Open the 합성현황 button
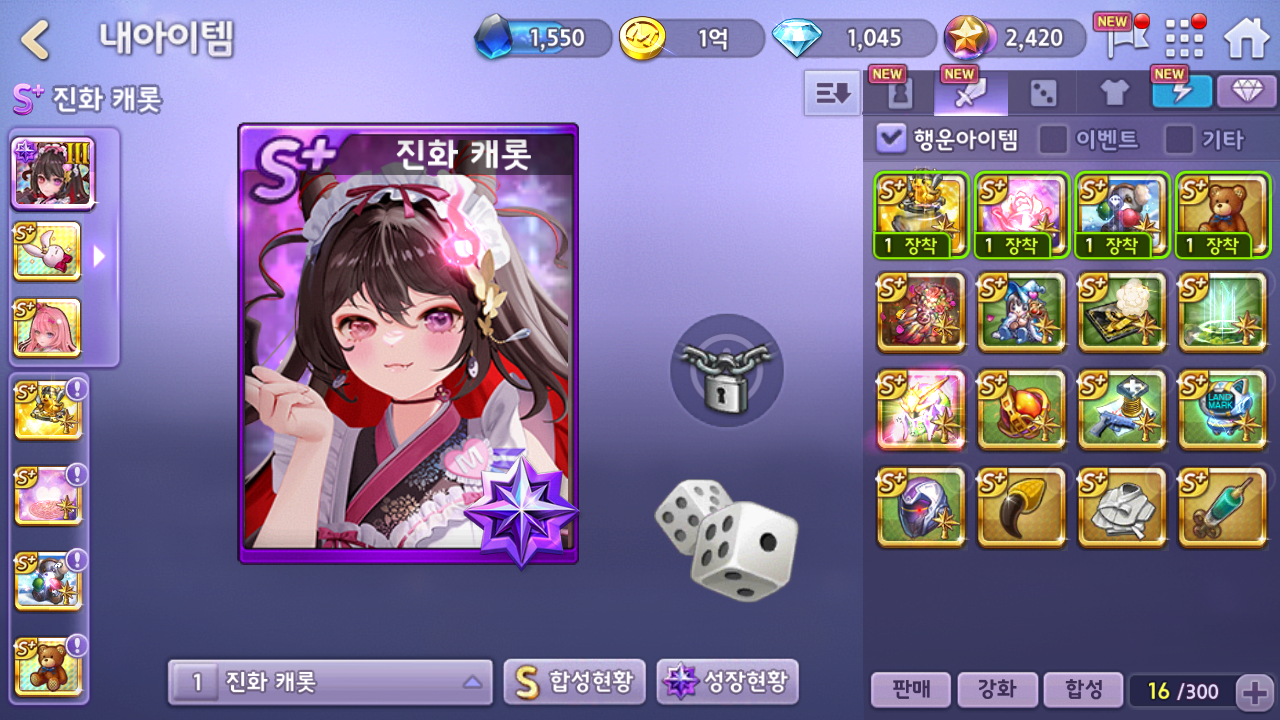The width and height of the screenshot is (1280, 720). point(574,683)
